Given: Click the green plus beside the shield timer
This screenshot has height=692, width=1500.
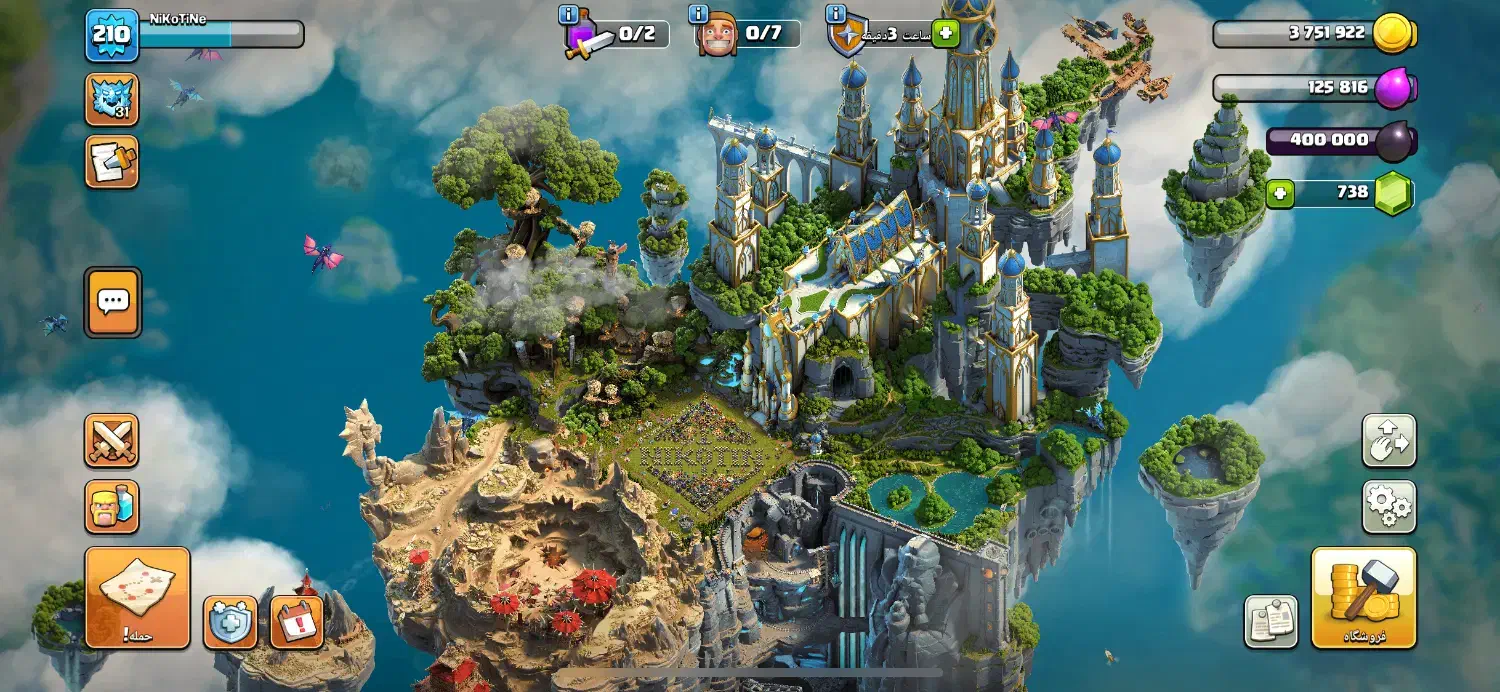Looking at the screenshot, I should [x=945, y=34].
